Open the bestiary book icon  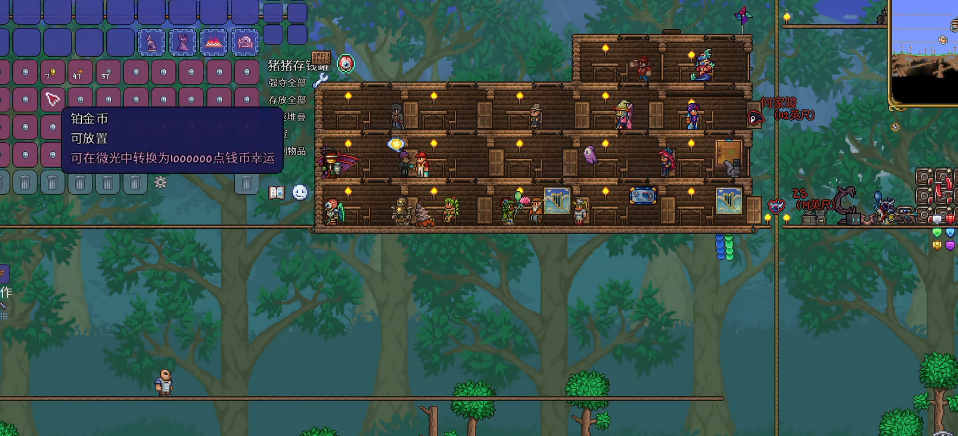pyautogui.click(x=277, y=192)
